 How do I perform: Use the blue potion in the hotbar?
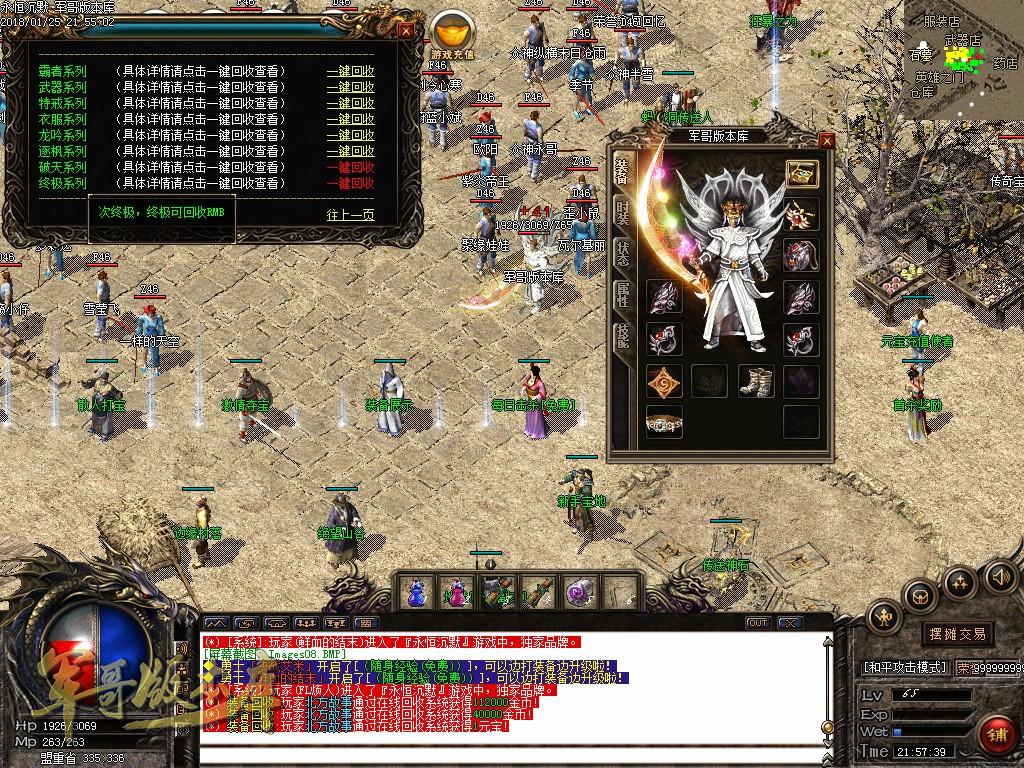415,592
